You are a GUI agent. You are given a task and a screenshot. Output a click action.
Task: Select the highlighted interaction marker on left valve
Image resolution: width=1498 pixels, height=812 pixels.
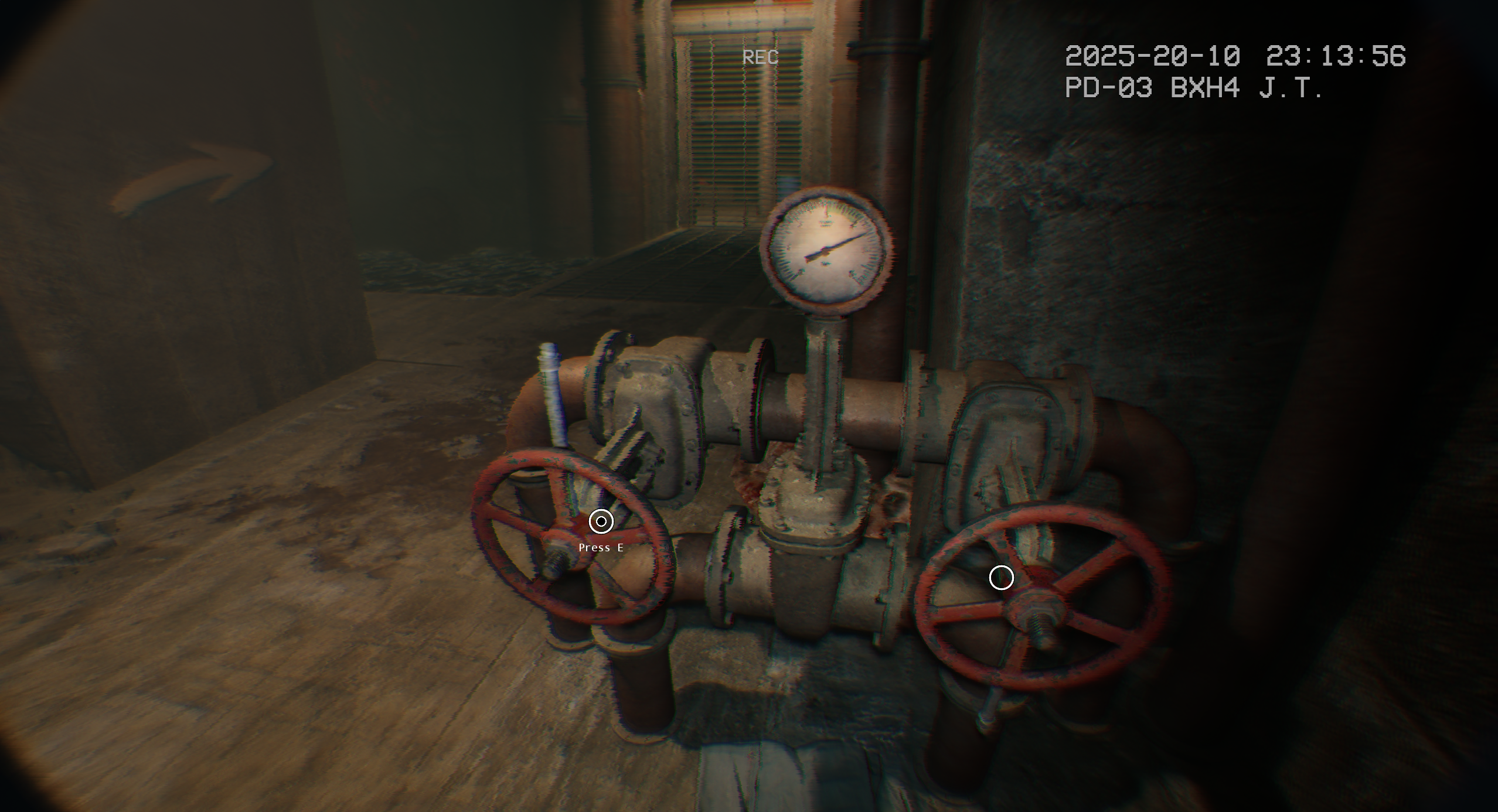coord(601,521)
